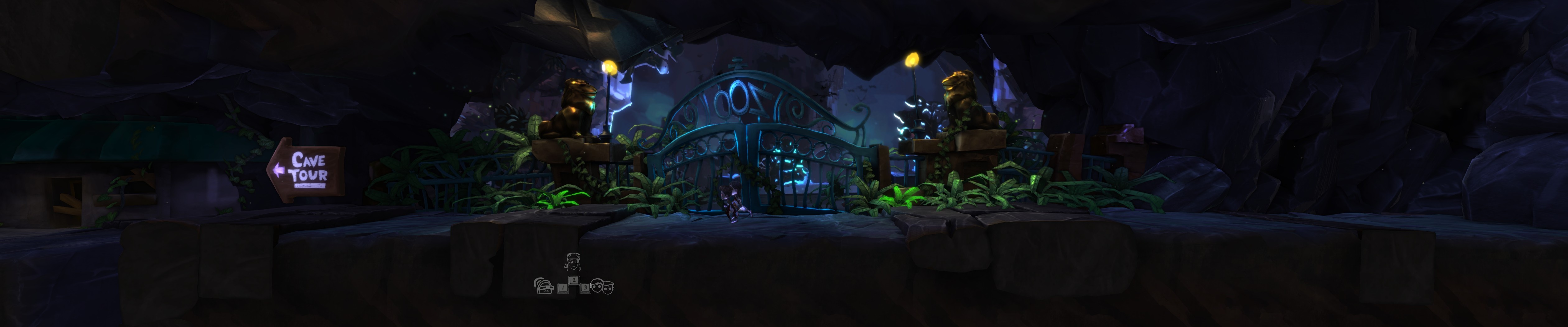Click the numbered block labeled 2

click(574, 280)
